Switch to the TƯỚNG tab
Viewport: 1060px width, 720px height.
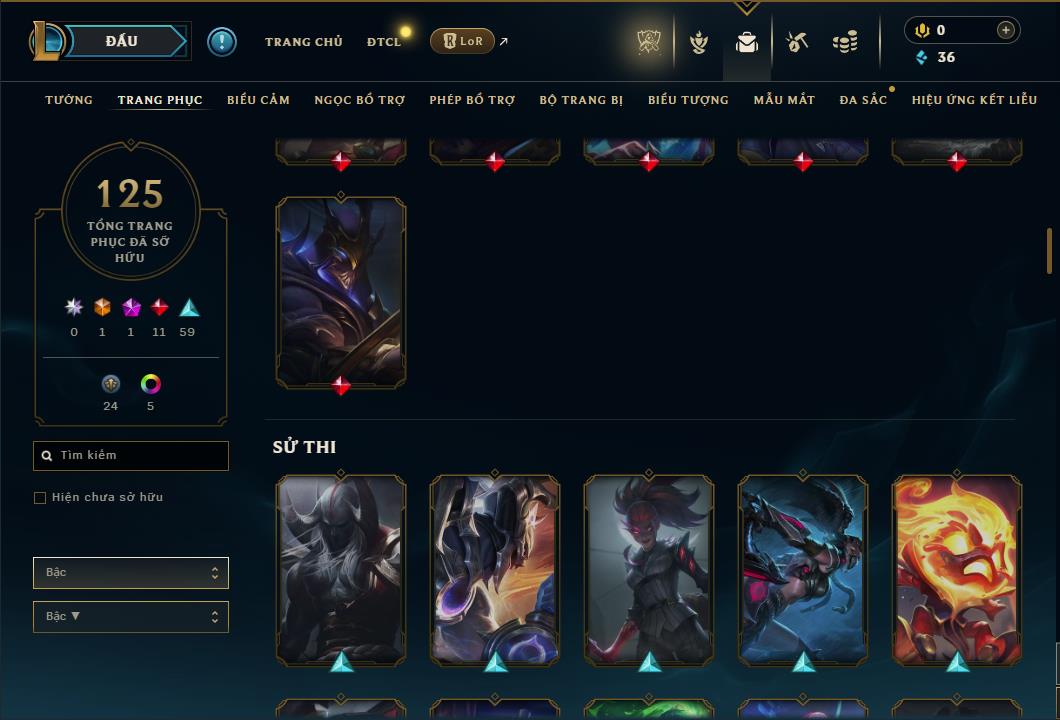[69, 100]
